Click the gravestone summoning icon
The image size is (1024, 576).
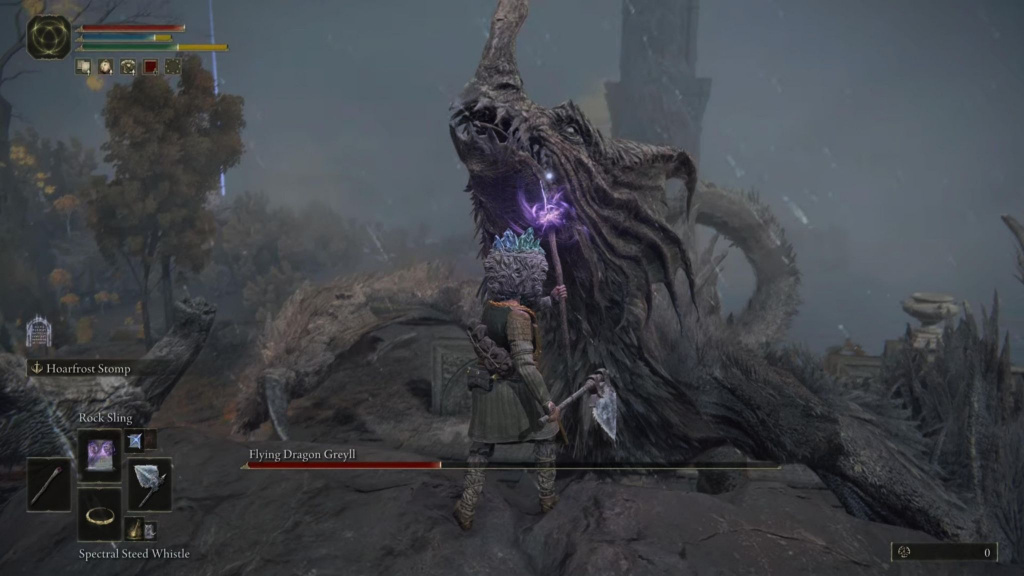[x=38, y=332]
